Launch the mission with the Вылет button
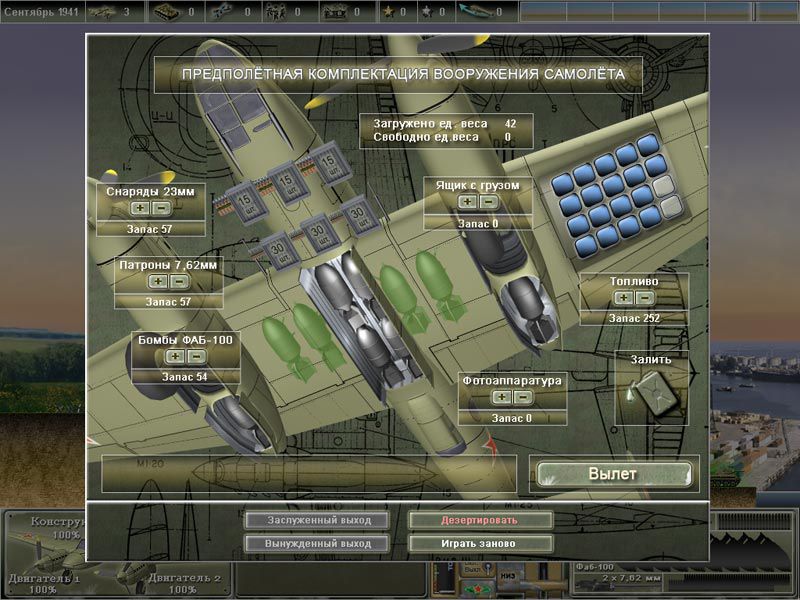This screenshot has height=600, width=800. coord(612,474)
